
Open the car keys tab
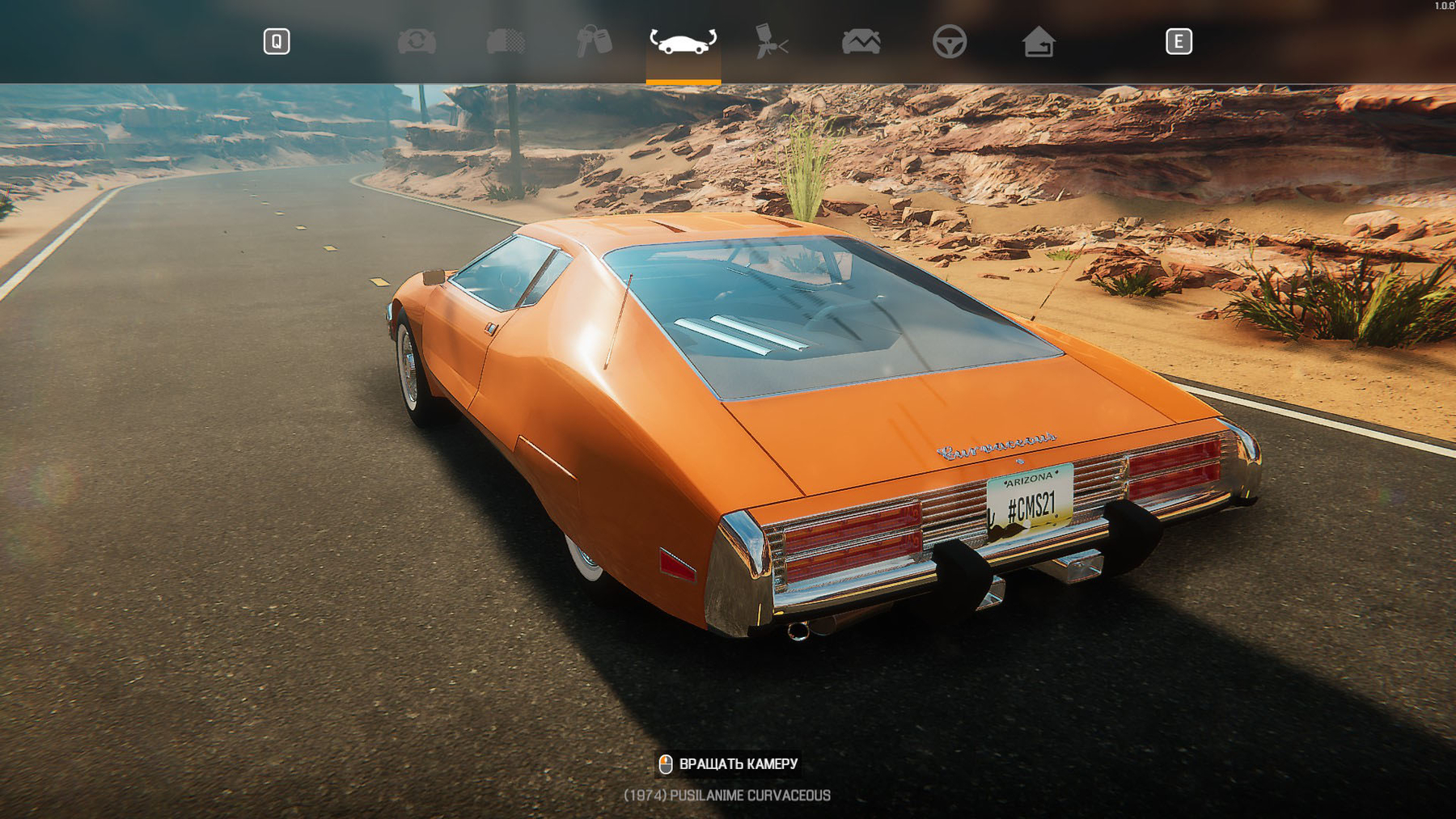(594, 41)
